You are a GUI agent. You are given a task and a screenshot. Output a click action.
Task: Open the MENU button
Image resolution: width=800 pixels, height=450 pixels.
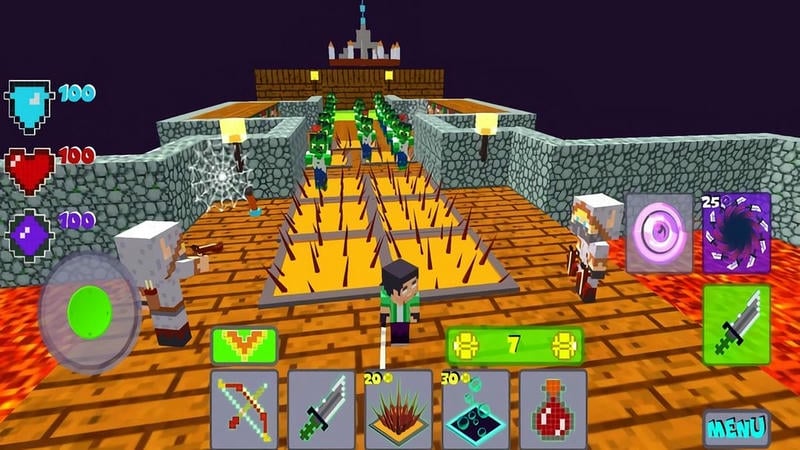click(736, 428)
